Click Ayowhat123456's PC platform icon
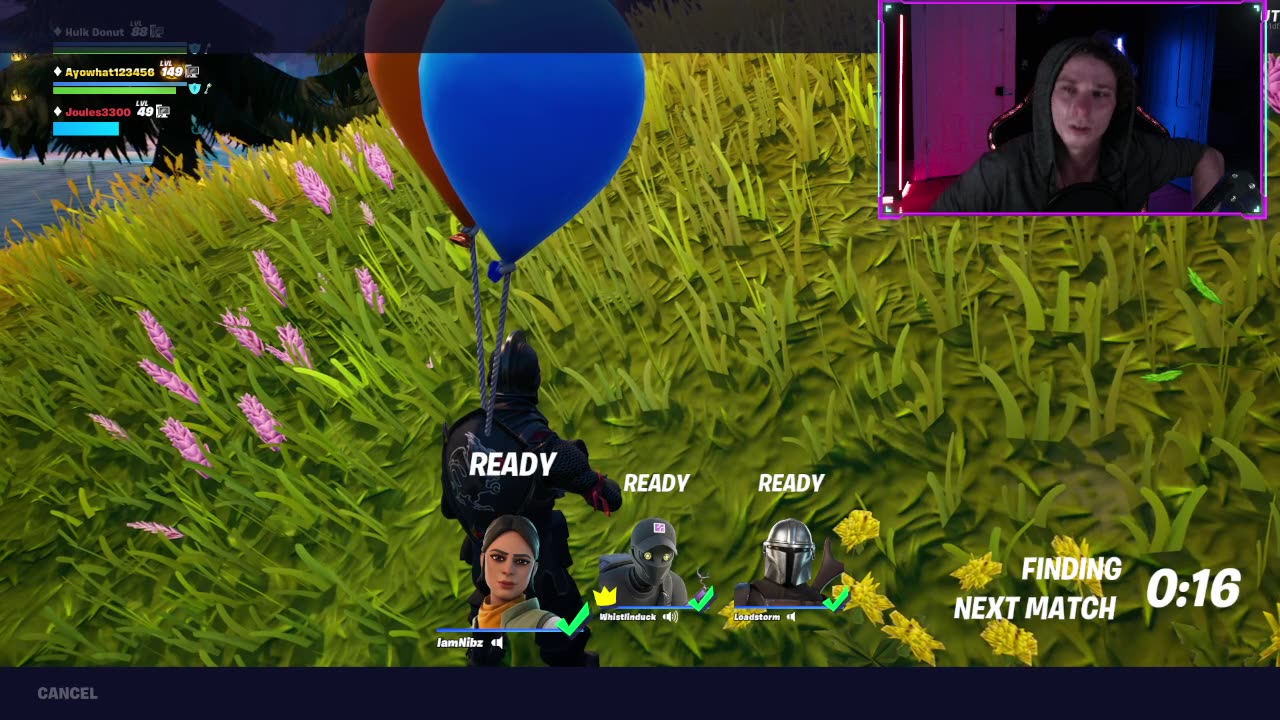The image size is (1280, 720). point(191,73)
